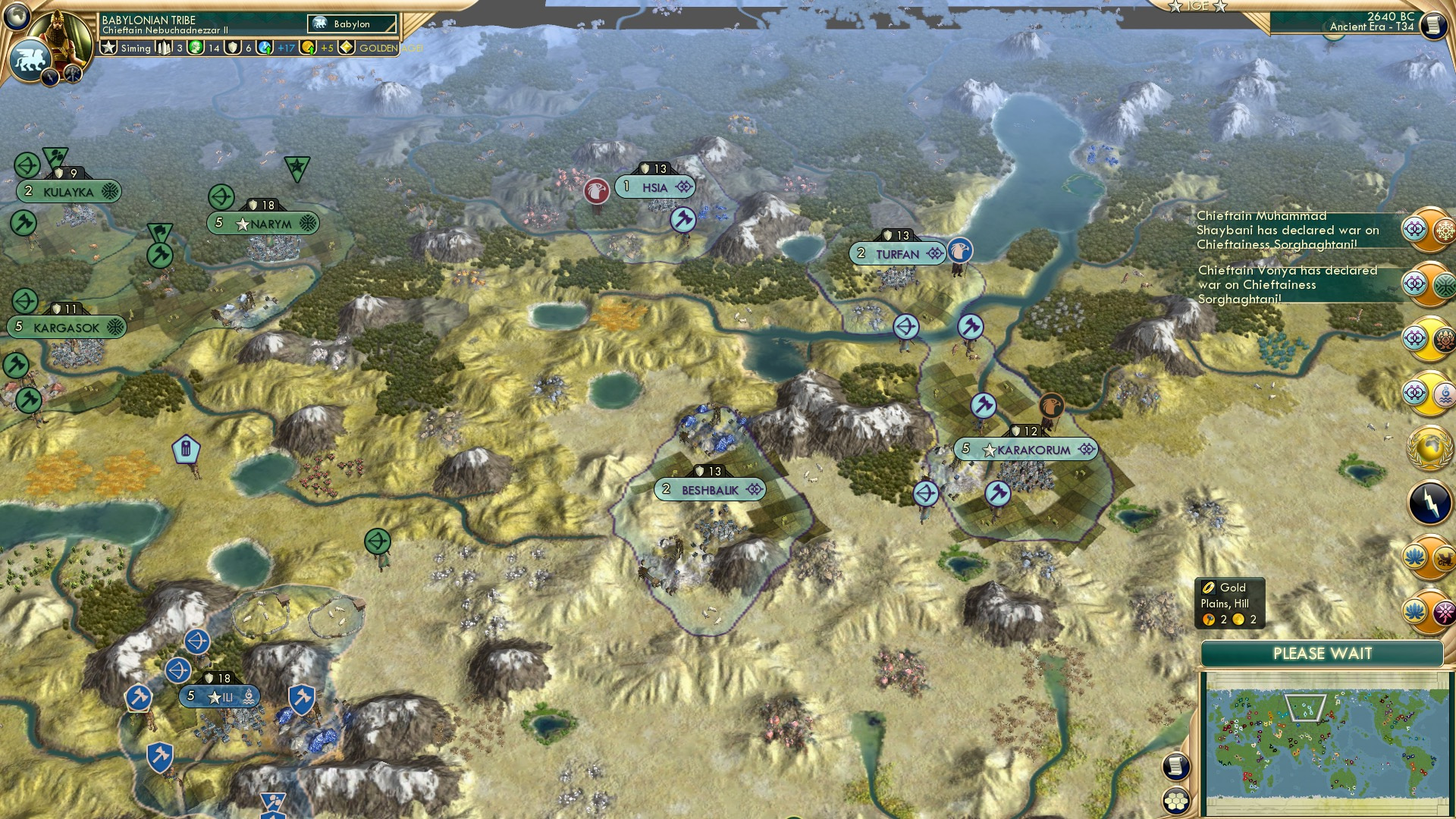This screenshot has height=819, width=1456.
Task: Toggle the scroll overlay icon above the hex button
Action: click(1175, 767)
